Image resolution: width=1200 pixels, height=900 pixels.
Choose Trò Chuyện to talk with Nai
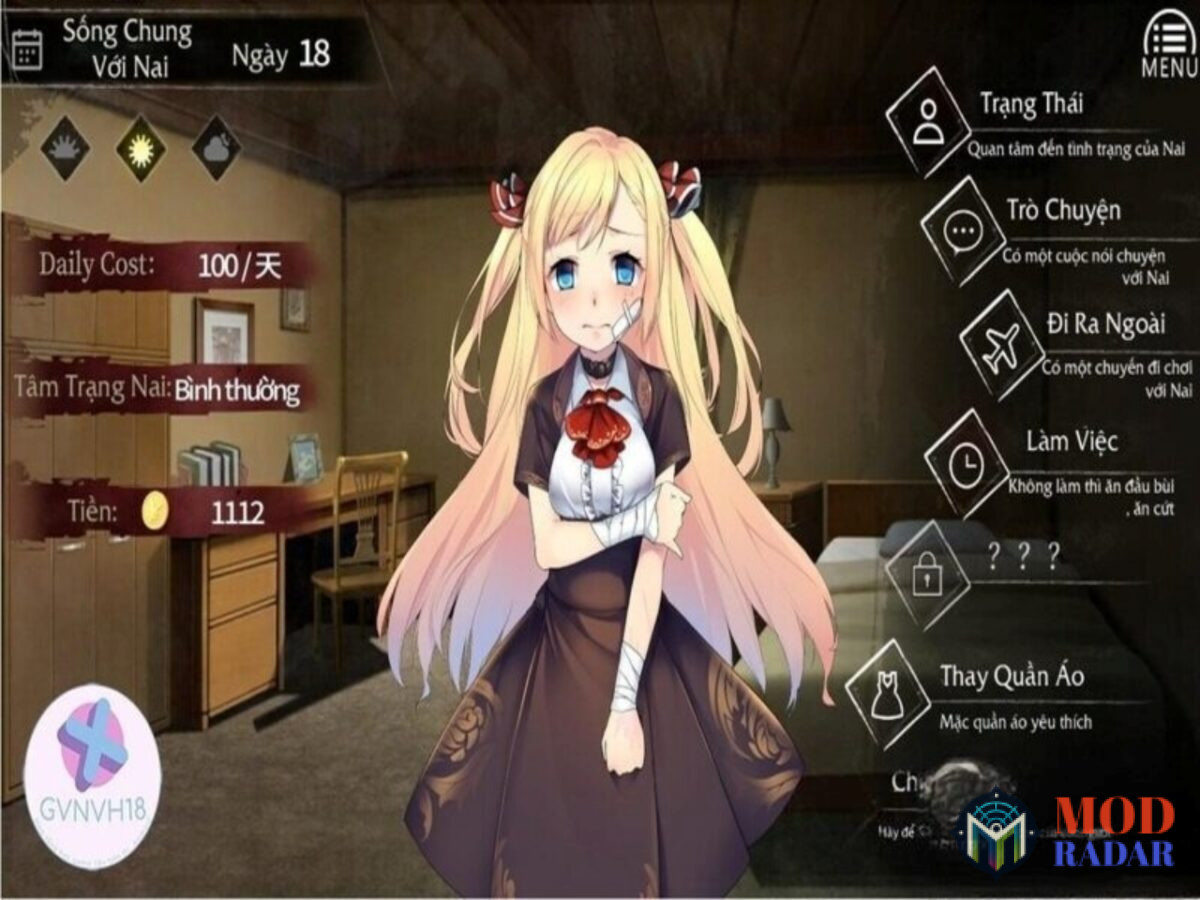coord(963,231)
